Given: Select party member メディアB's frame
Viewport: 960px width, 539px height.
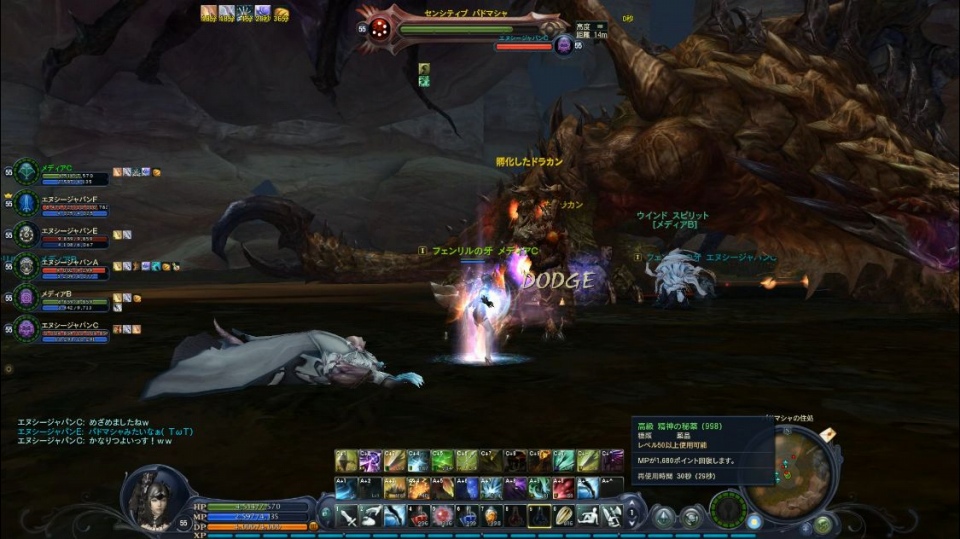Looking at the screenshot, I should [x=60, y=297].
